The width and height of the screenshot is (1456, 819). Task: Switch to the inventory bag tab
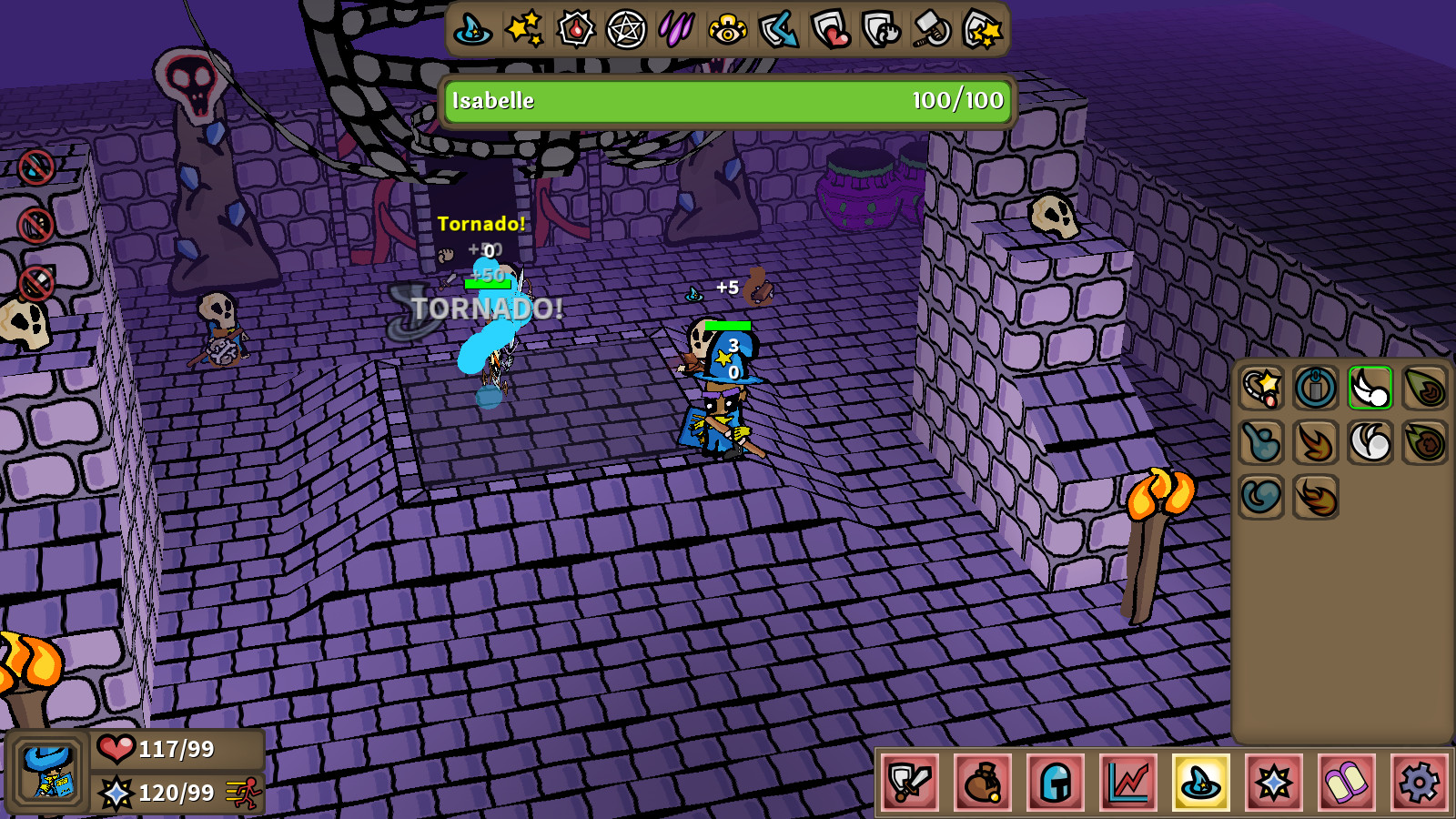click(983, 784)
